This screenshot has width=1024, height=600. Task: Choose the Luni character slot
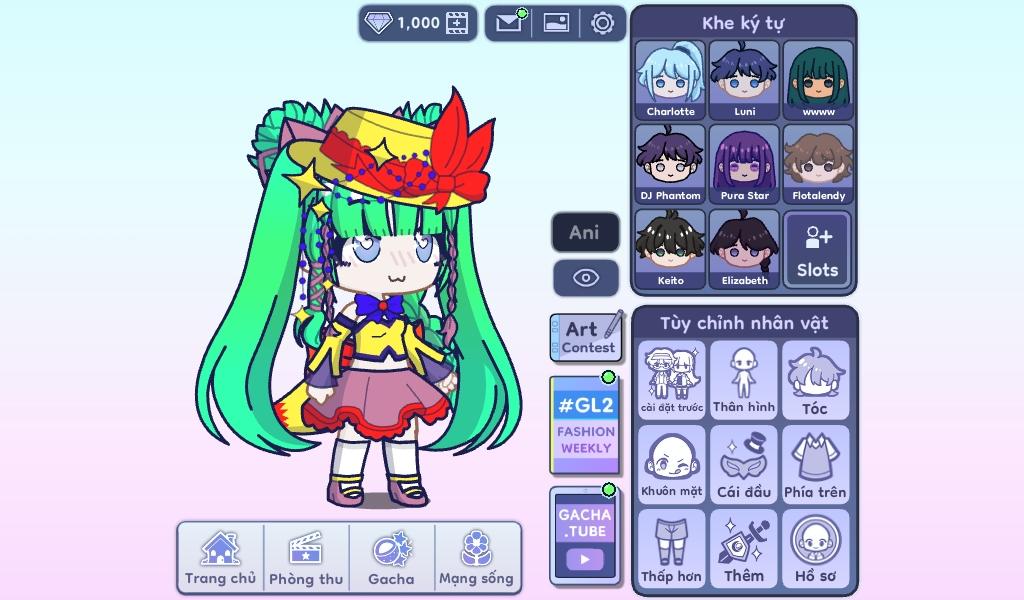pyautogui.click(x=744, y=80)
